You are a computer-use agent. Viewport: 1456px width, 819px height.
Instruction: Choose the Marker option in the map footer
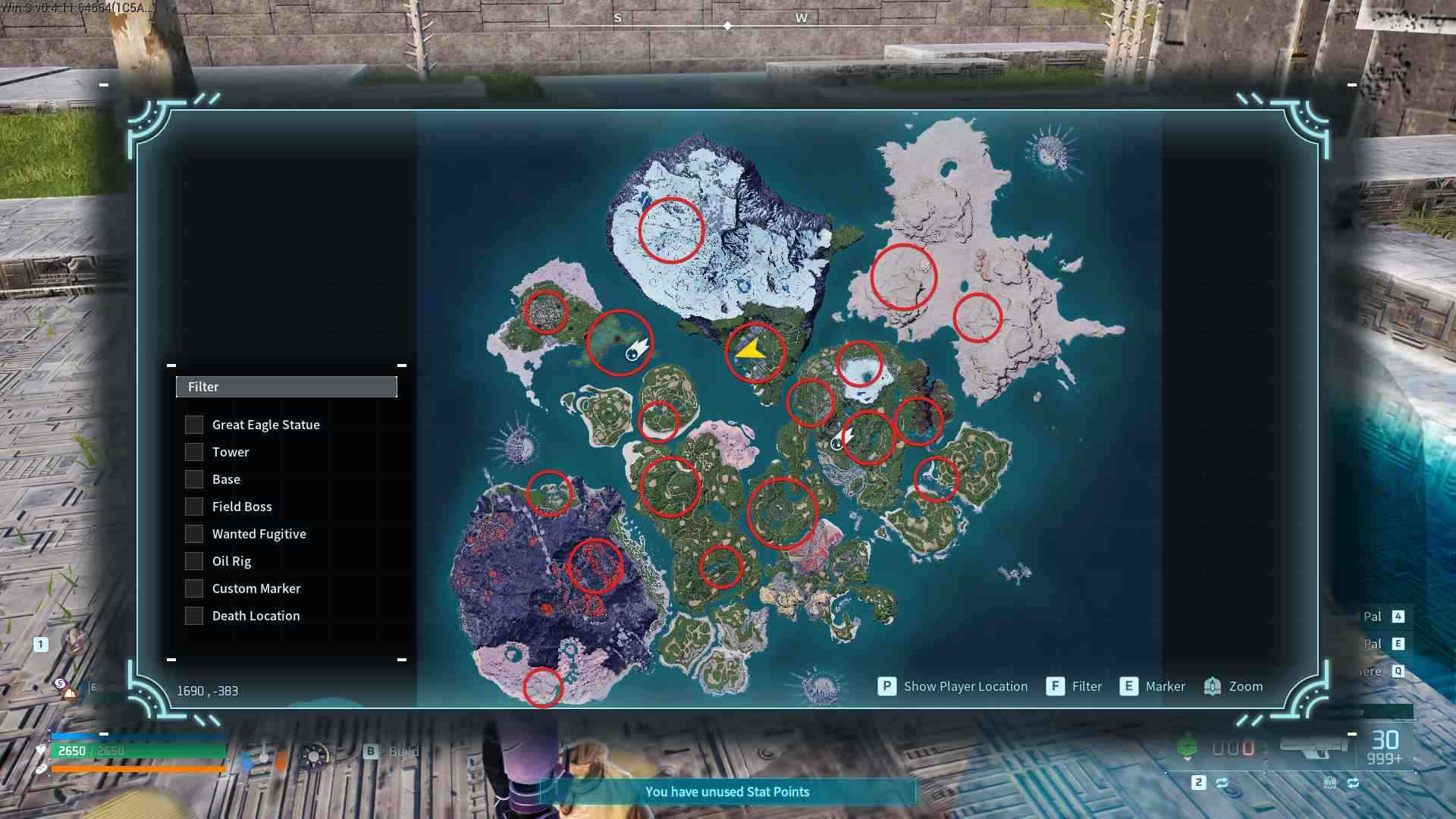coord(1165,686)
